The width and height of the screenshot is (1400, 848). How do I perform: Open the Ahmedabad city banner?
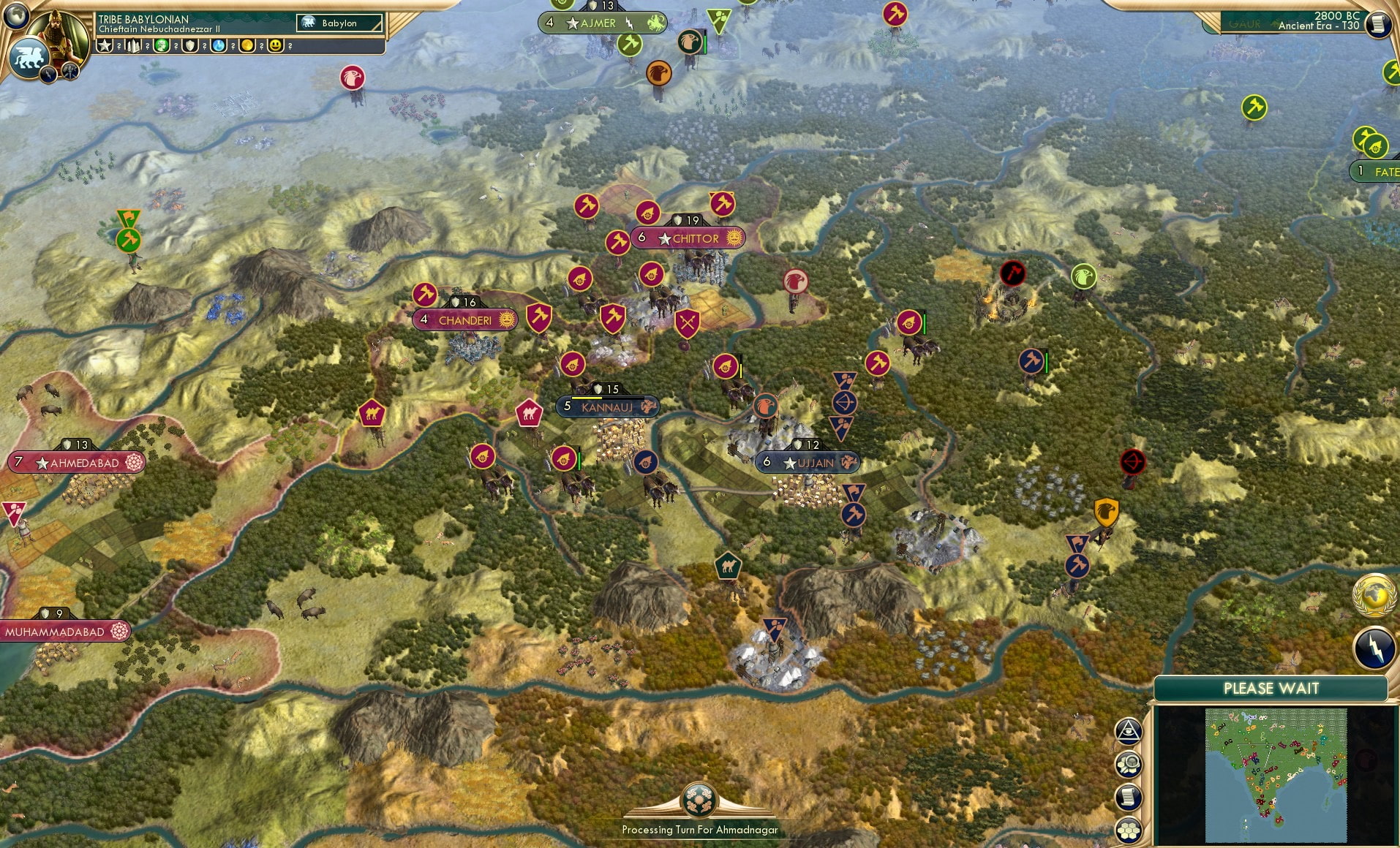click(x=75, y=462)
